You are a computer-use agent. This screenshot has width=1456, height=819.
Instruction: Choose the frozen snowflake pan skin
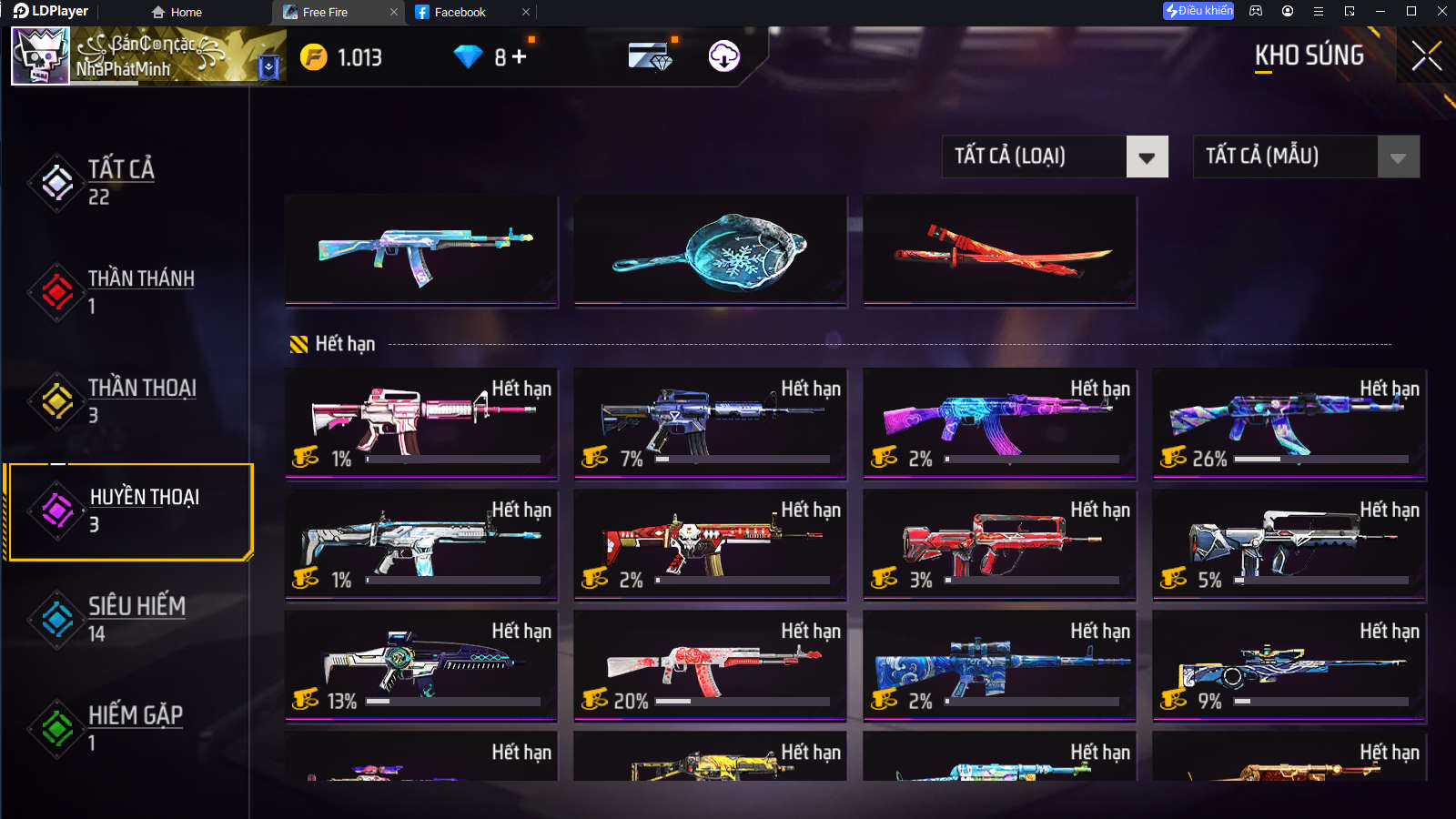[x=711, y=252]
